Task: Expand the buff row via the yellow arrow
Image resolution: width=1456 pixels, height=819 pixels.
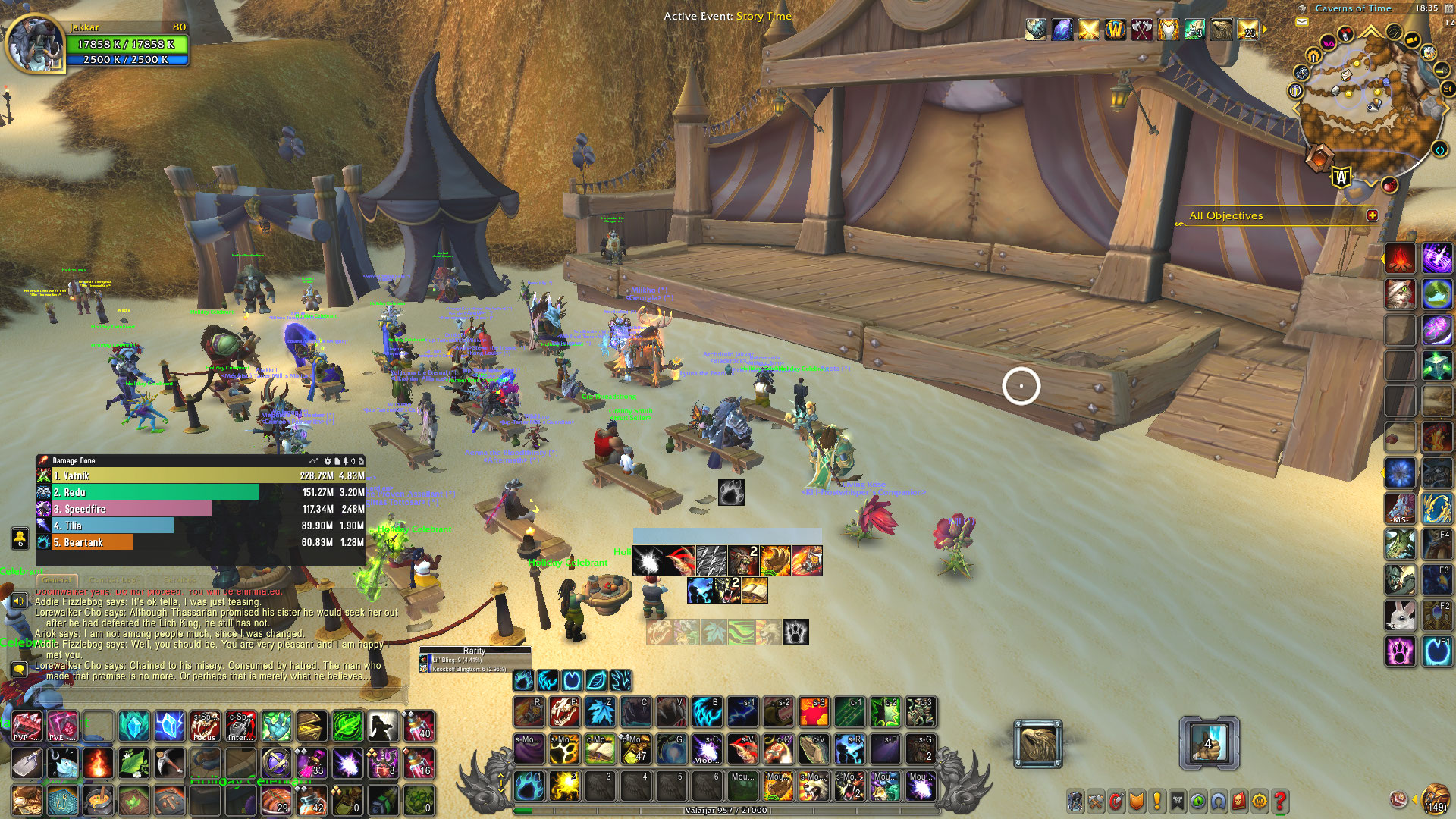Action: tap(1263, 30)
